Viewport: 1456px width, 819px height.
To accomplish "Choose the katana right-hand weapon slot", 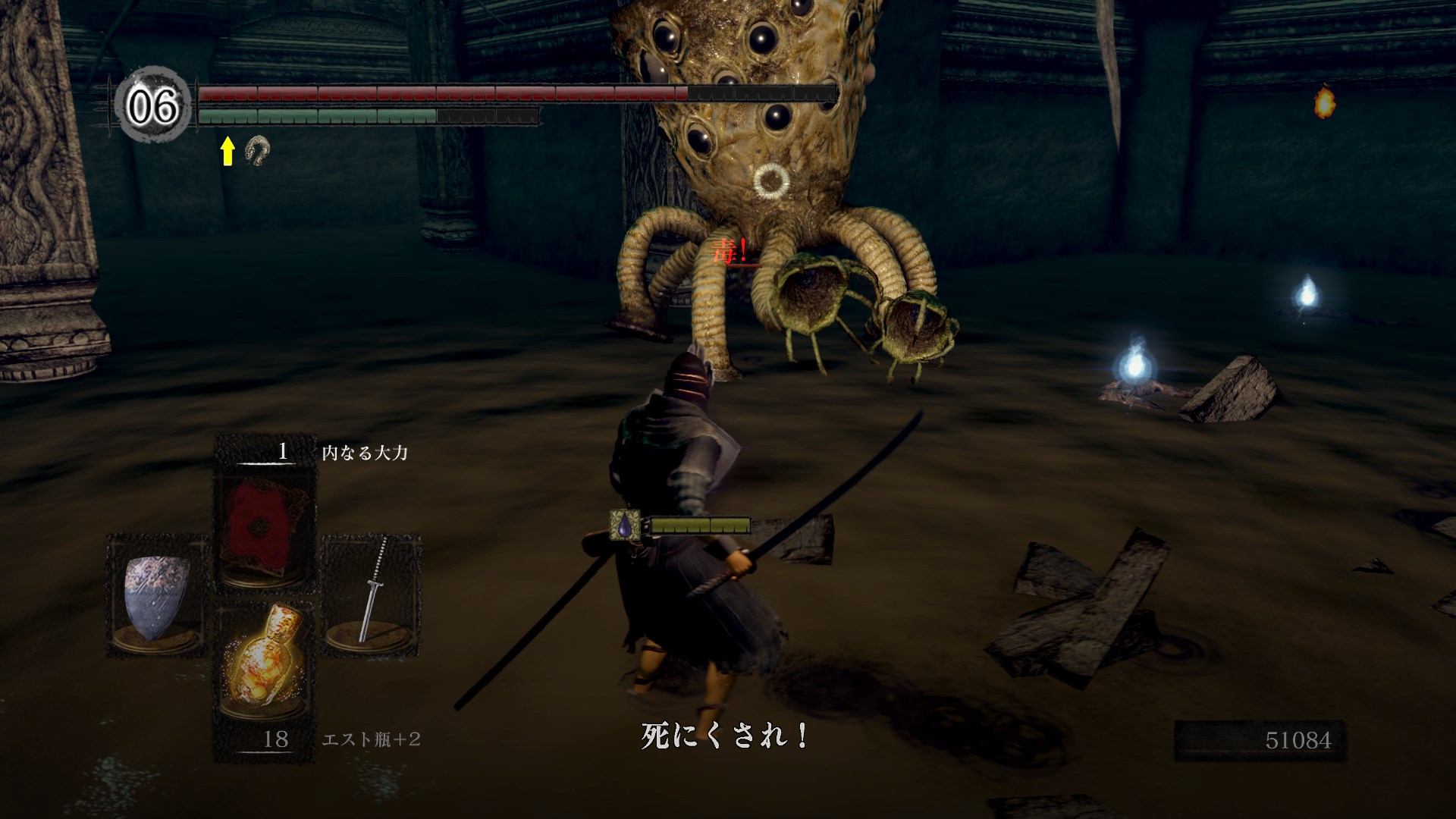I will tap(372, 591).
